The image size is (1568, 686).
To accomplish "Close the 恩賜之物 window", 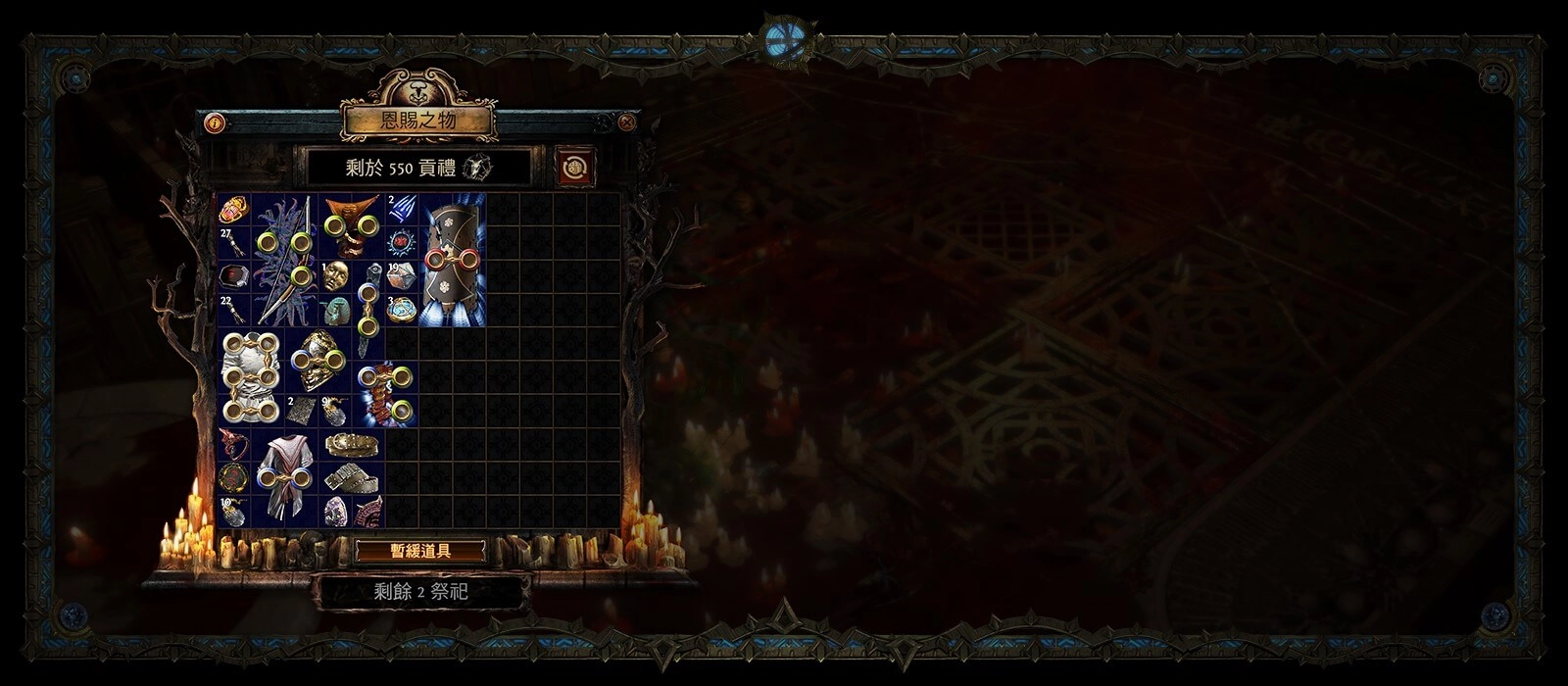I will tap(627, 122).
